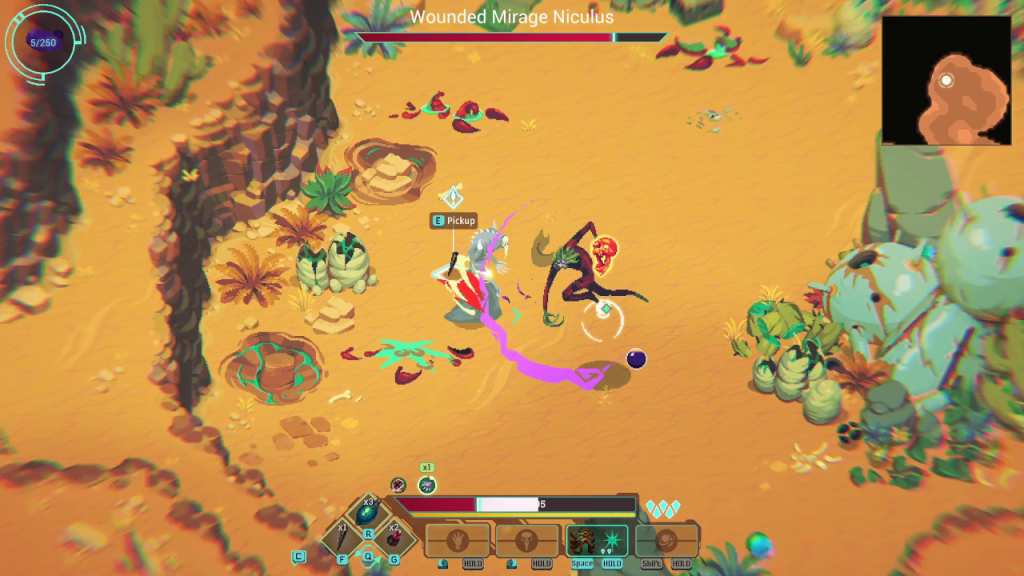
Task: Select the red bomb item slot
Action: 393,539
